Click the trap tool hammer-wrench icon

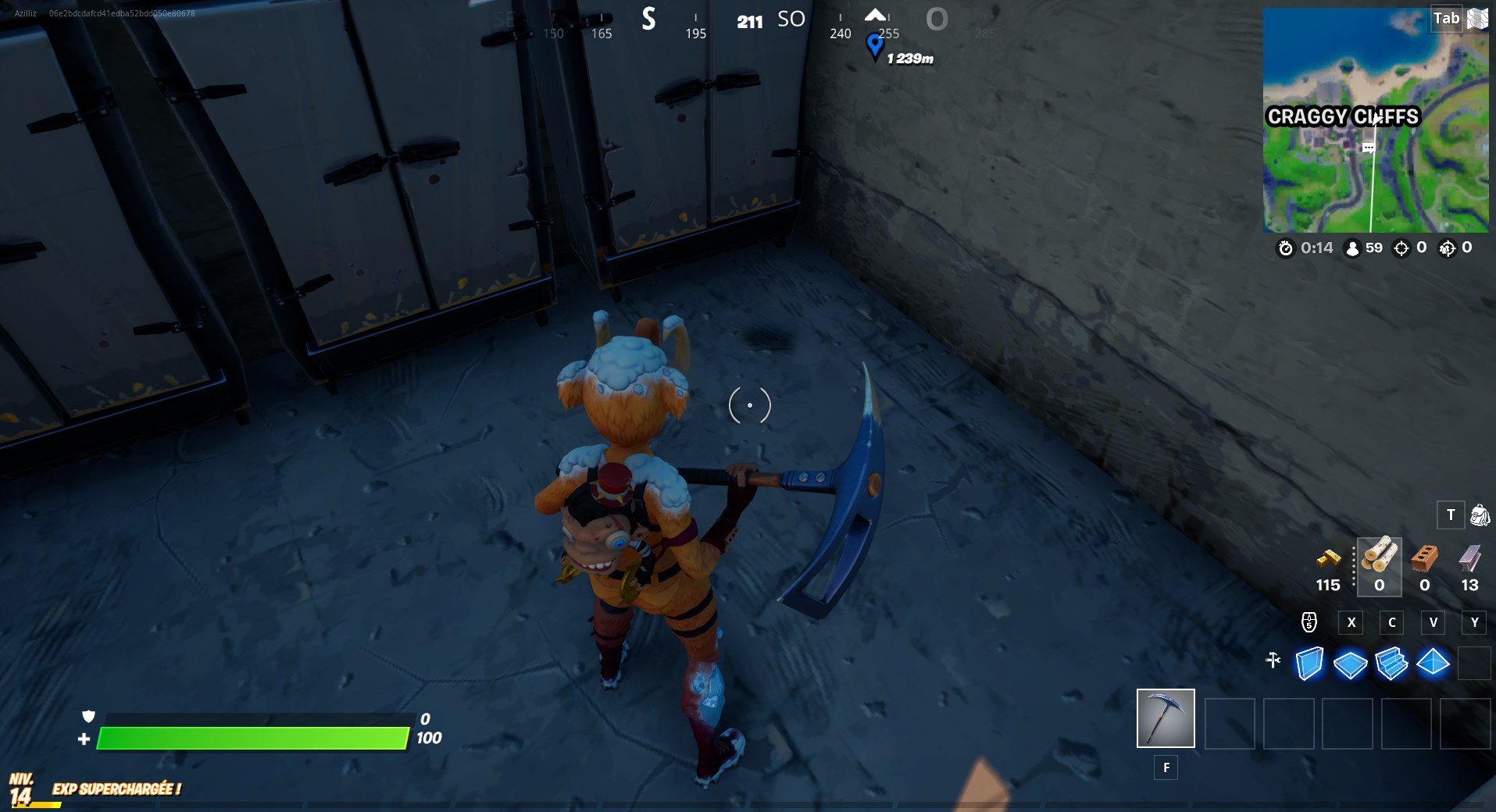coord(1274,661)
